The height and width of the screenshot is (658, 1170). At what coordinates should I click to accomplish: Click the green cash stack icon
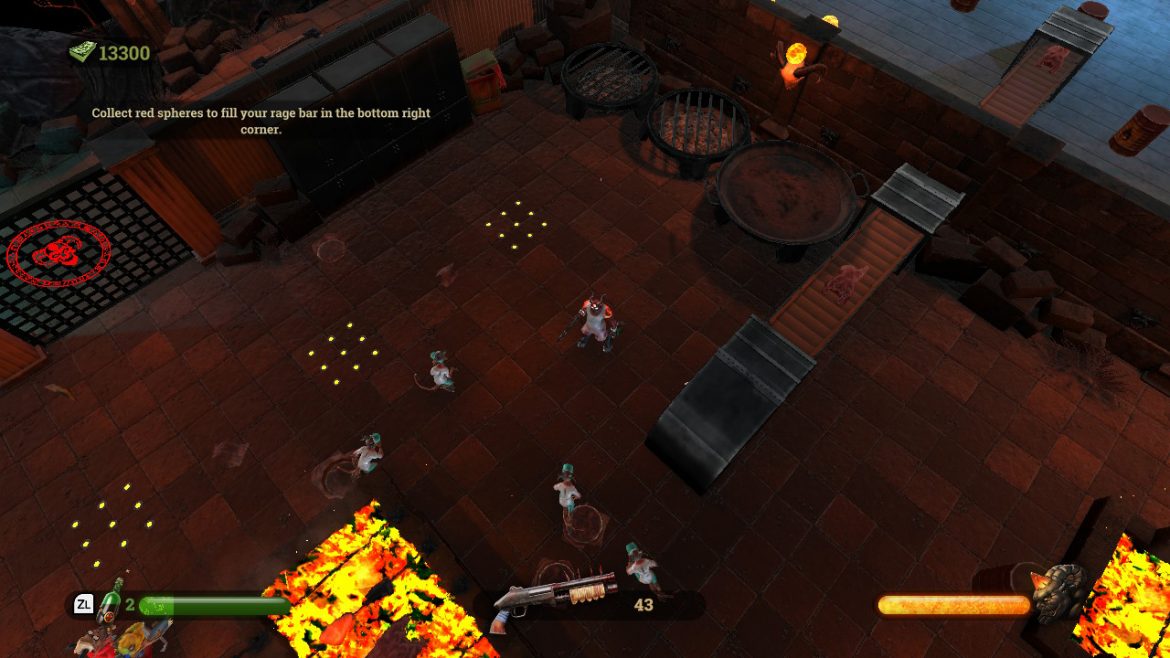point(81,52)
